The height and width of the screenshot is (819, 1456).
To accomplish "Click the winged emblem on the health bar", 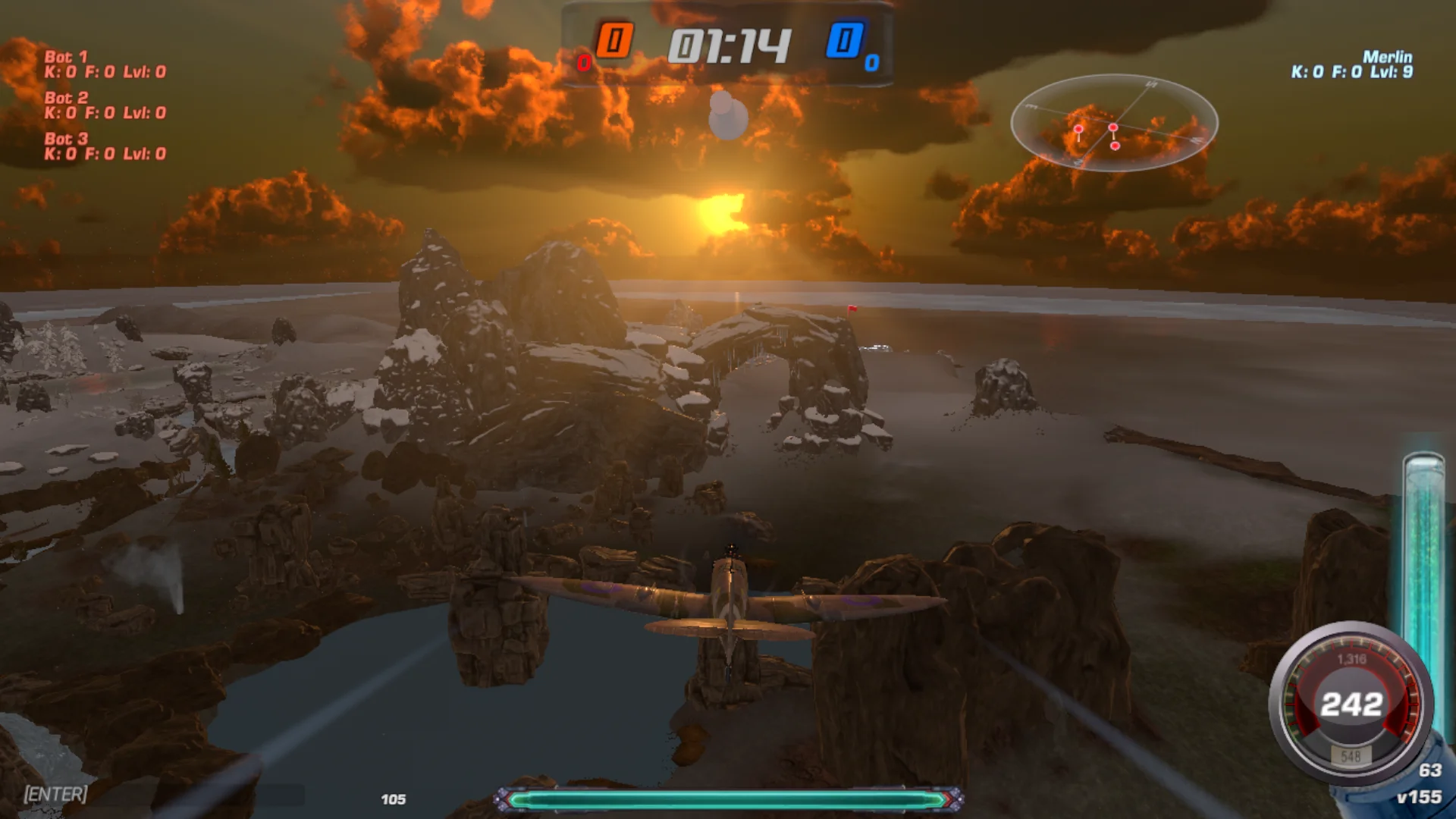I will point(500,798).
